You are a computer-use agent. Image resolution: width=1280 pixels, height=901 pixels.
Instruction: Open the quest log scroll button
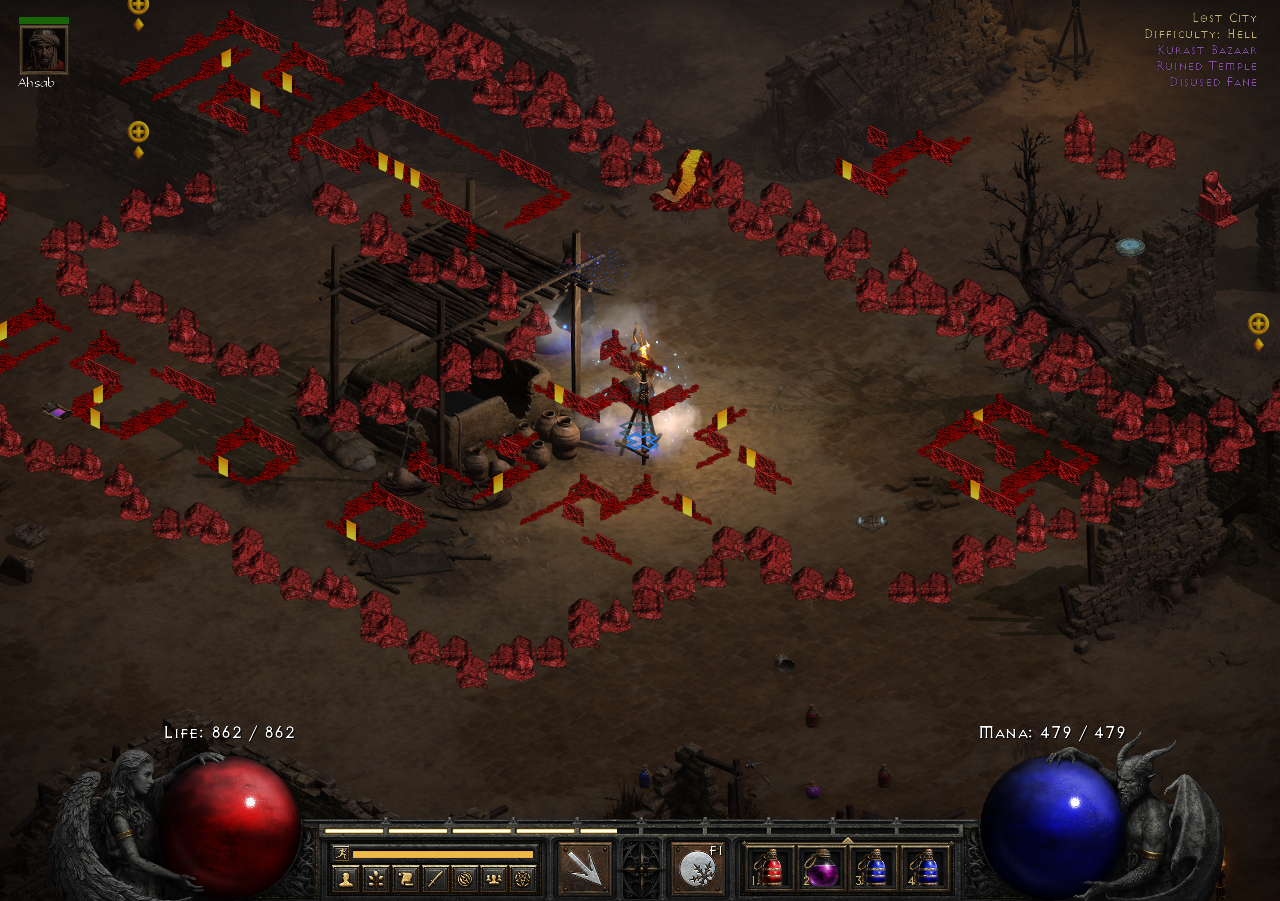tap(406, 879)
